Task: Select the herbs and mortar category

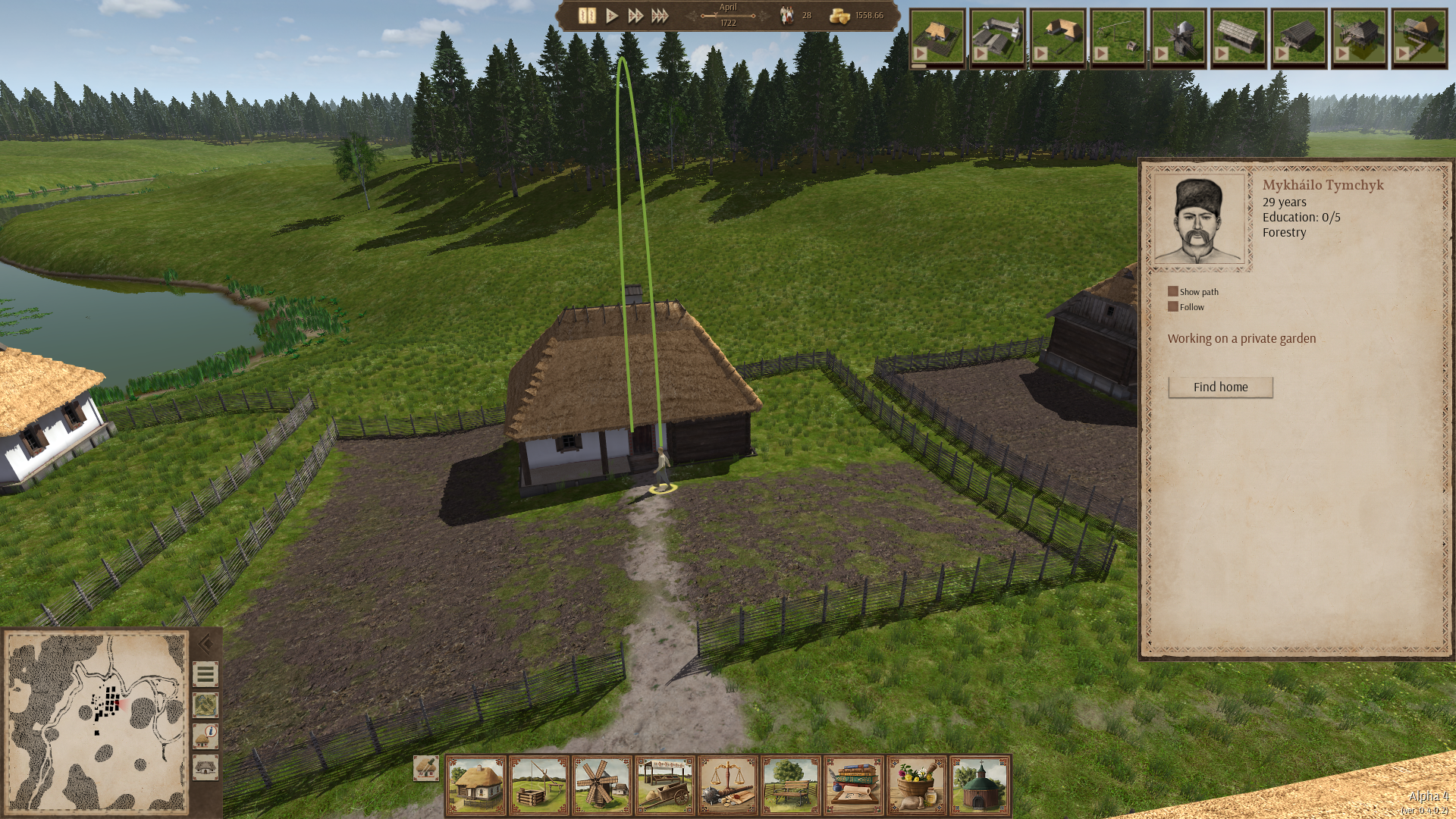Action: click(x=917, y=785)
